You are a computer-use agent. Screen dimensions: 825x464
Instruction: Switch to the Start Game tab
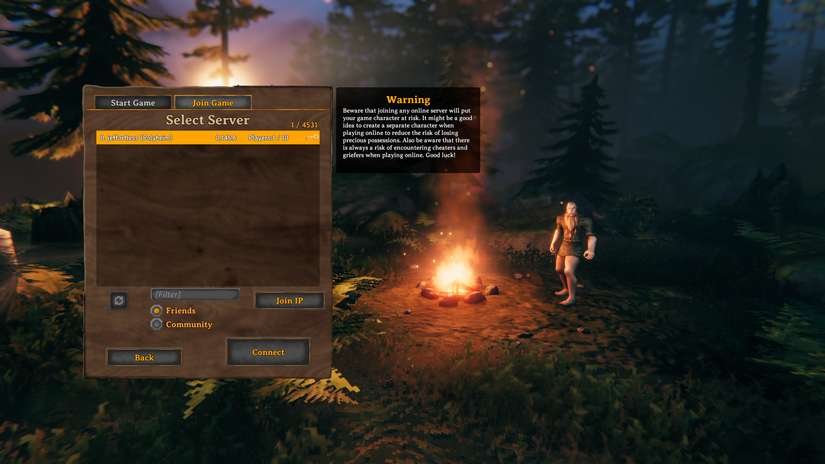coord(132,103)
